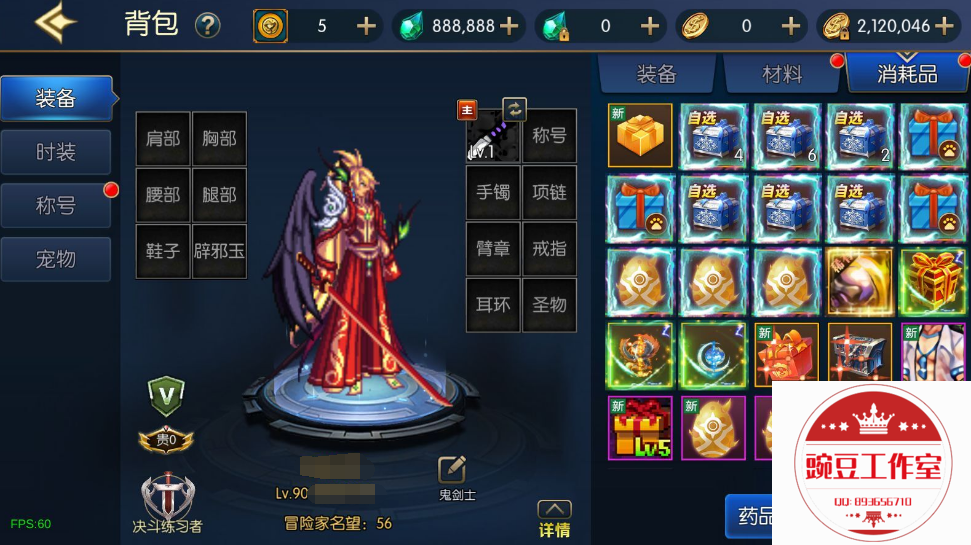
Task: Open the 详情 details button
Action: point(554,520)
